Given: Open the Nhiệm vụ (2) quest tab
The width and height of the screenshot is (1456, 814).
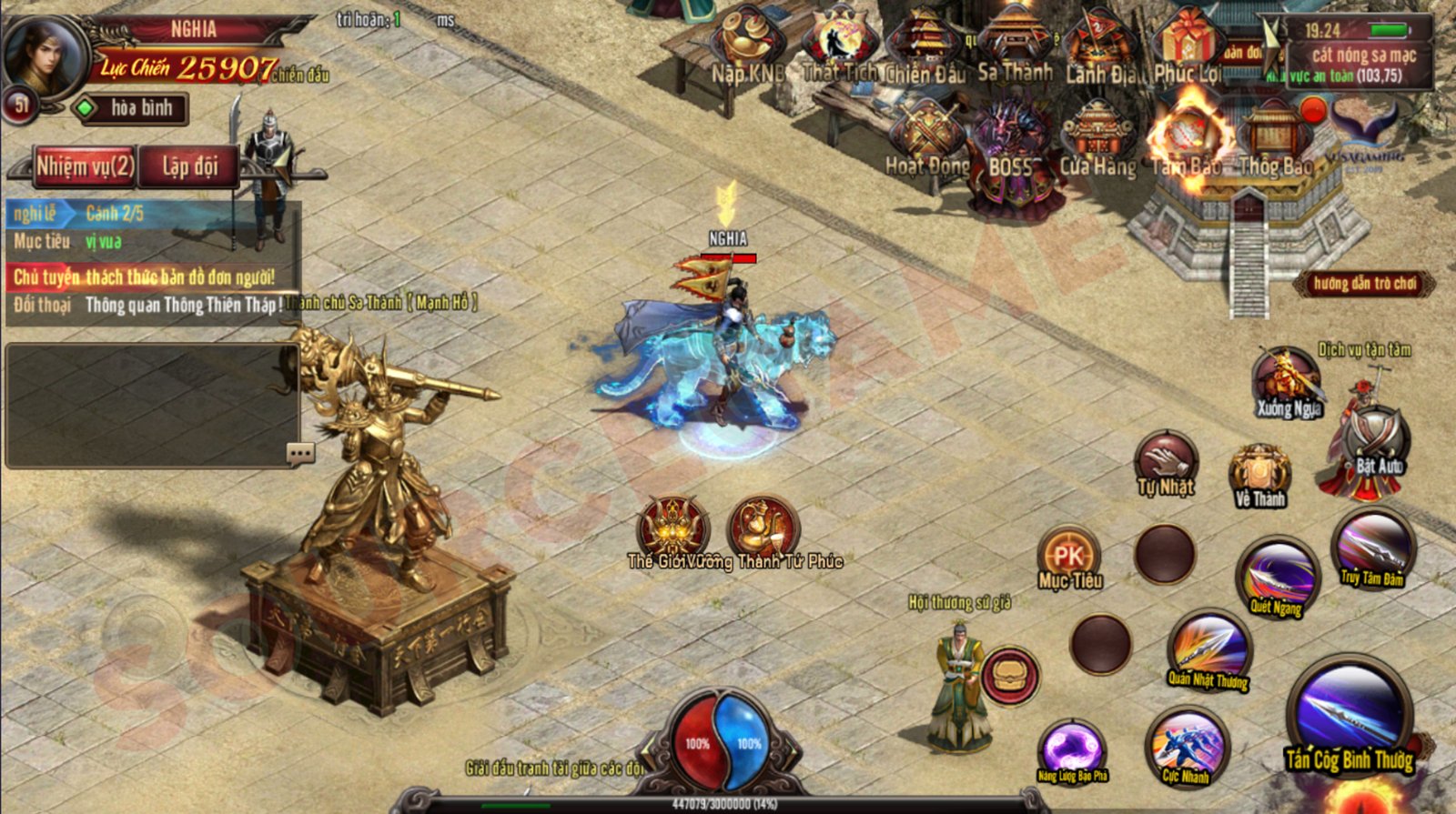Looking at the screenshot, I should 85,166.
